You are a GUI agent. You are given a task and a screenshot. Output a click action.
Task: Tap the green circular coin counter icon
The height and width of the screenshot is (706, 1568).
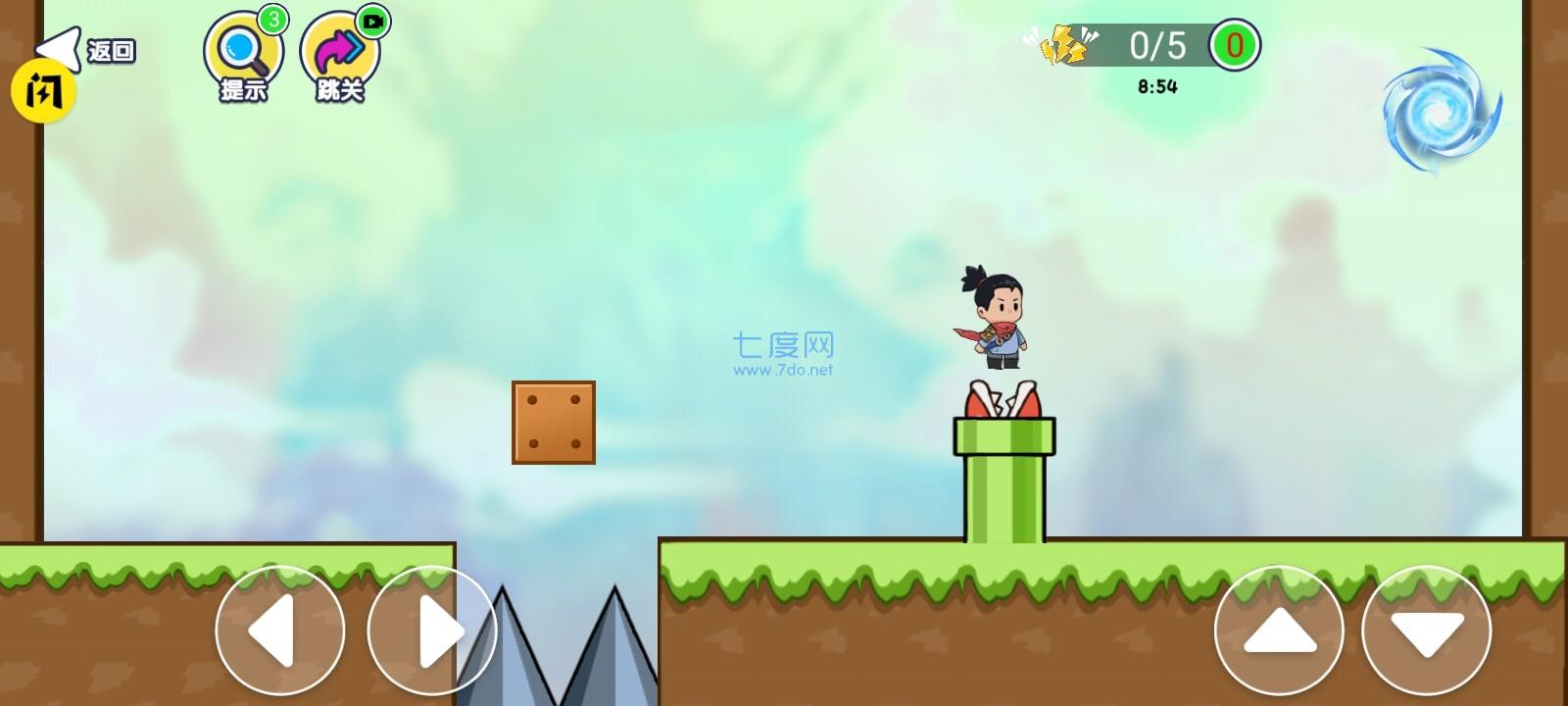(1237, 43)
